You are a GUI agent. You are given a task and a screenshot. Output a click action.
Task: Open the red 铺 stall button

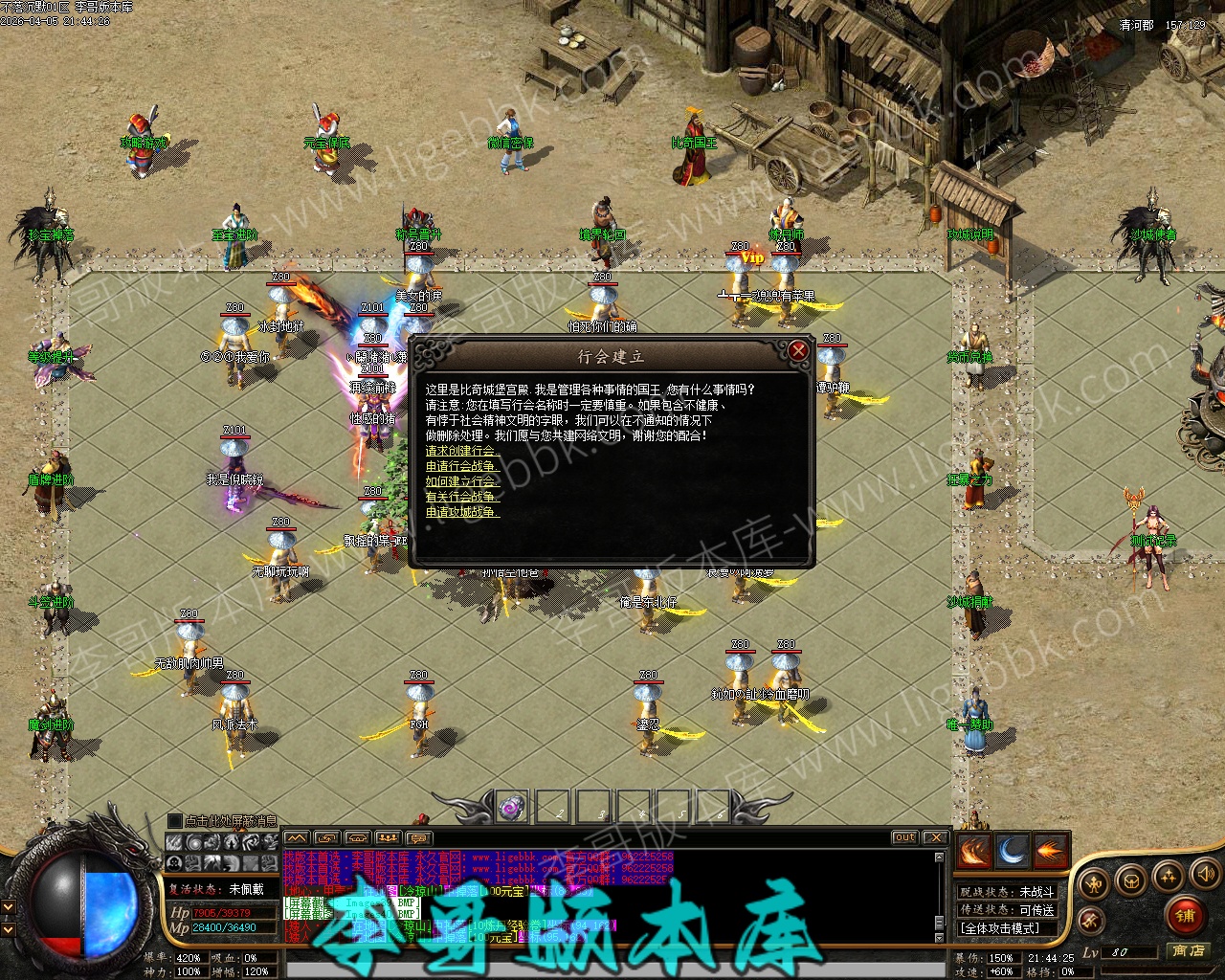pos(1186,915)
